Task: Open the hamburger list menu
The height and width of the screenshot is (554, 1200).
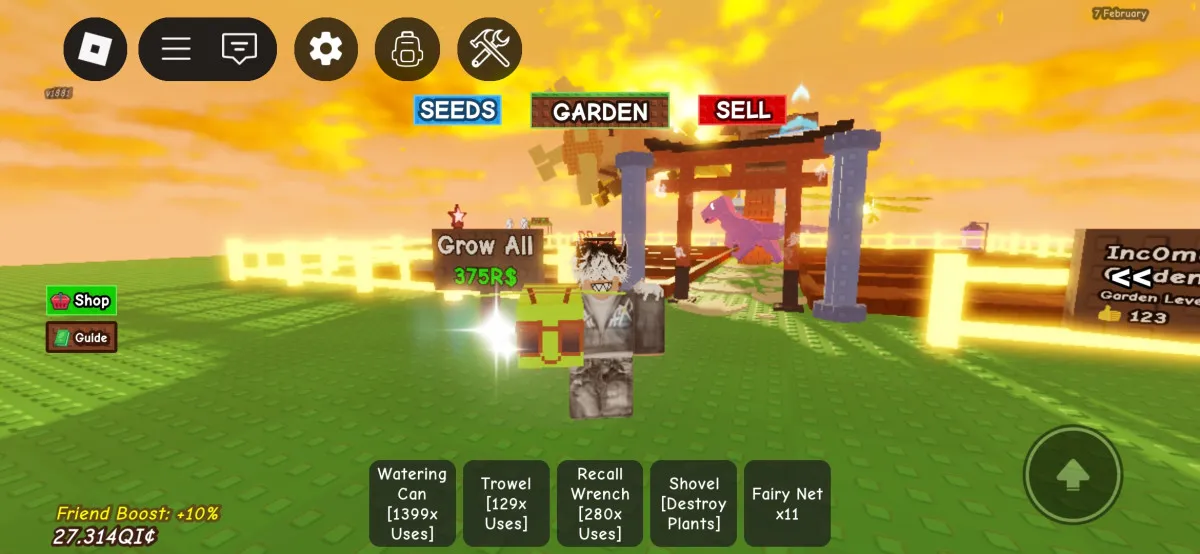Action: (x=176, y=49)
